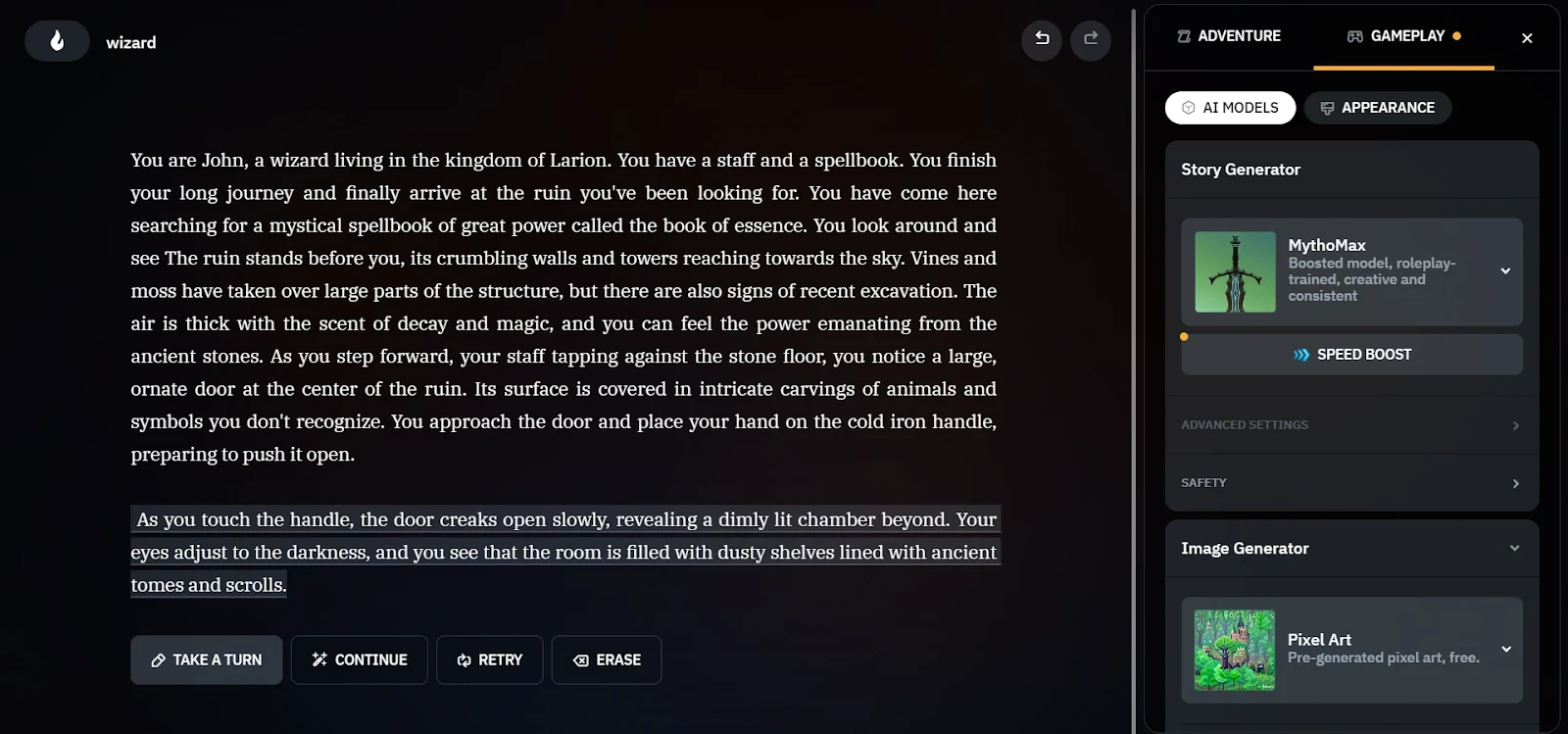Open the Appearance section
This screenshot has height=734, width=1568.
(1377, 108)
